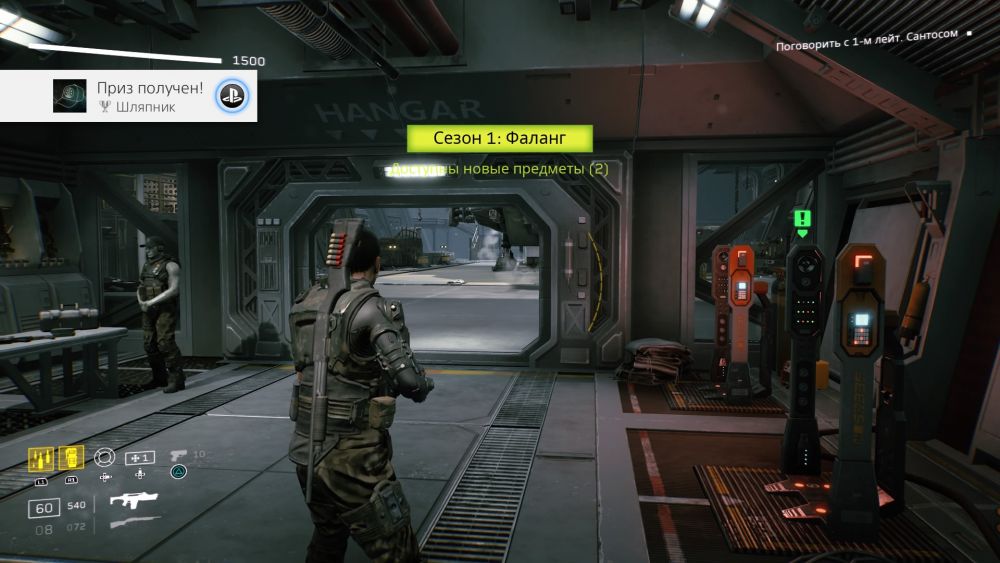1000x563 pixels.
Task: Use the circular ring consumable icon
Action: click(x=104, y=457)
